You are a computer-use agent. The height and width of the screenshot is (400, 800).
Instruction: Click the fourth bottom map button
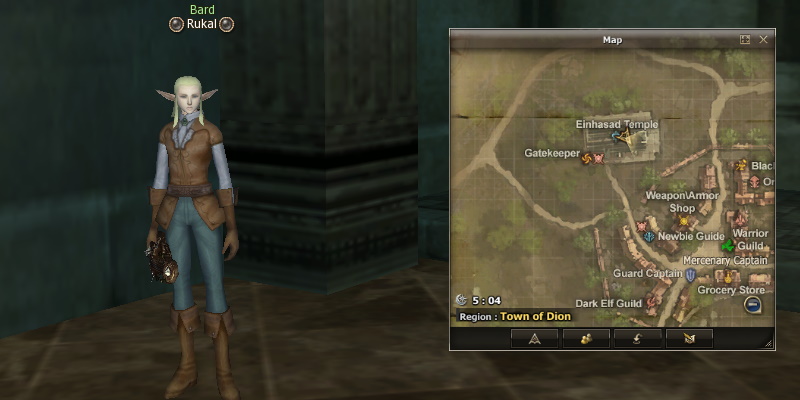(689, 338)
